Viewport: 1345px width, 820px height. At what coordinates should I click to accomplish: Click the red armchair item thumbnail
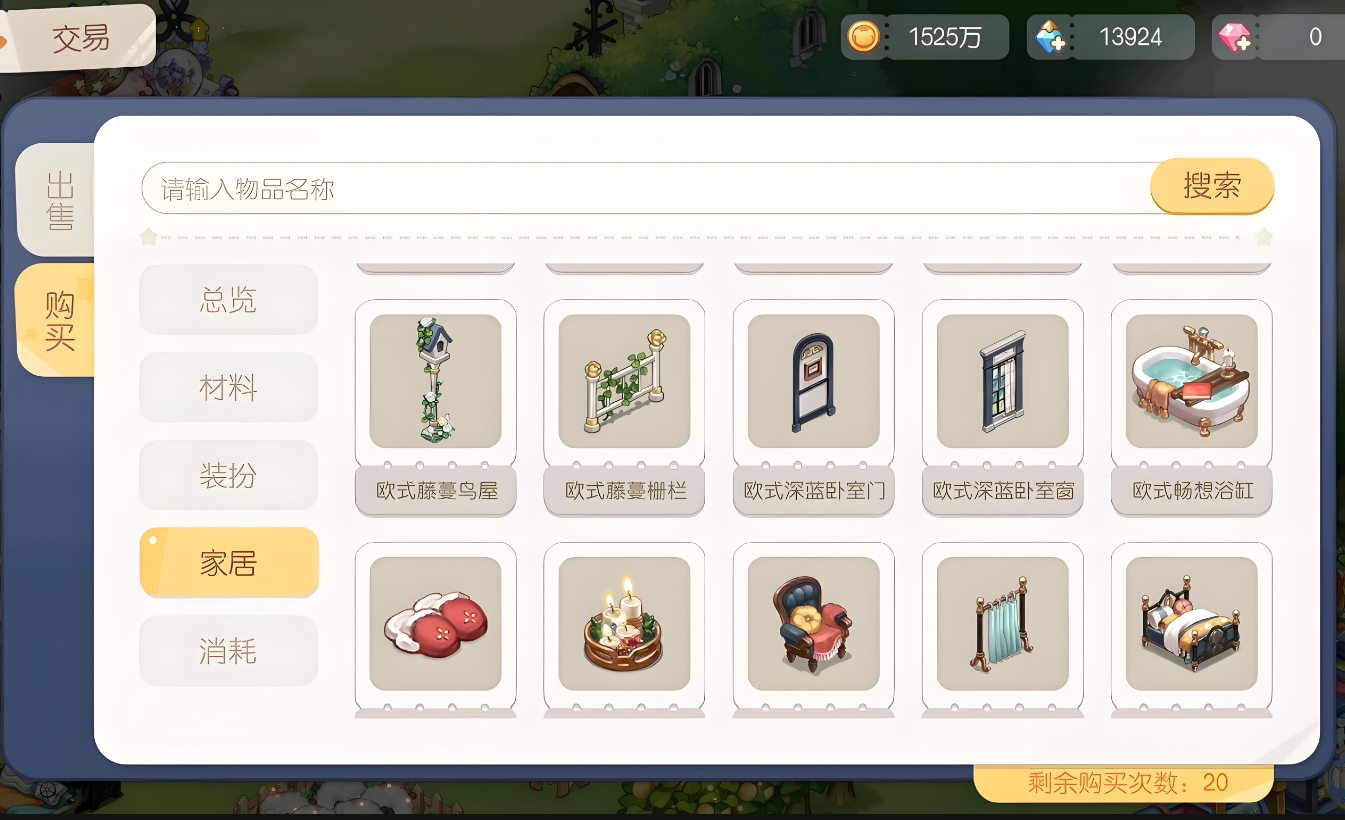tap(813, 624)
